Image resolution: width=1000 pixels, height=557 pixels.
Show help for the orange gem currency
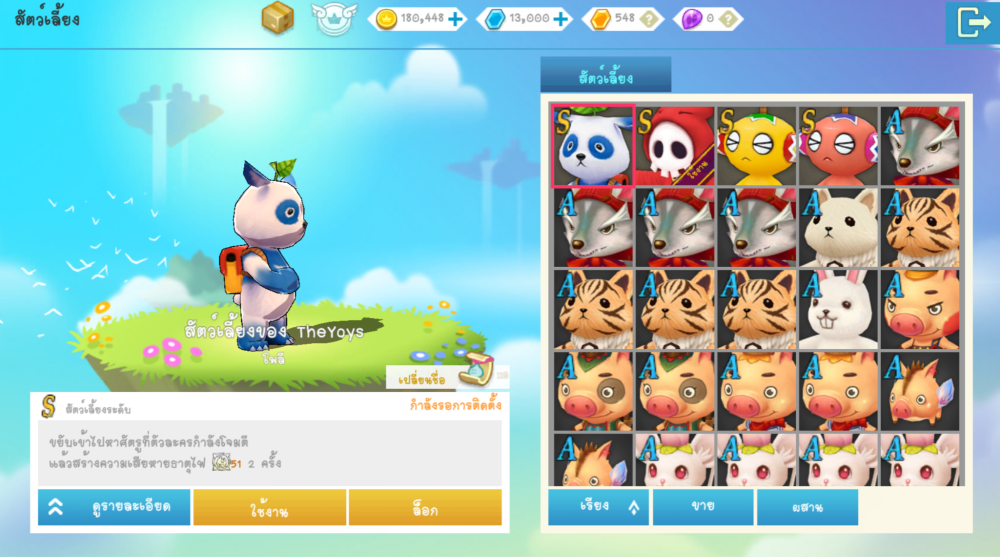(x=650, y=18)
